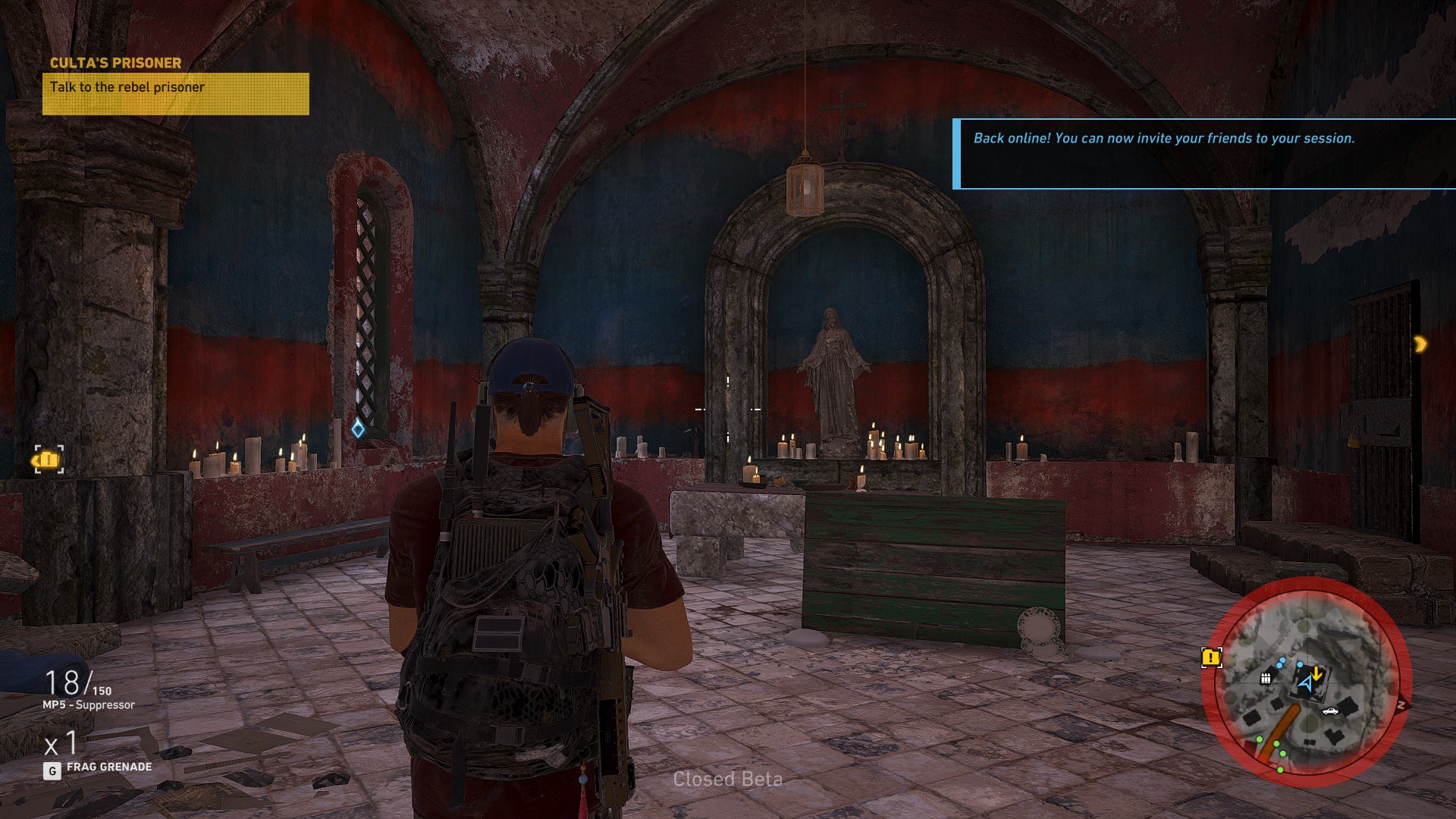This screenshot has height=819, width=1456.
Task: Click the yellow chevron objective direction indicator
Action: [x=1420, y=344]
